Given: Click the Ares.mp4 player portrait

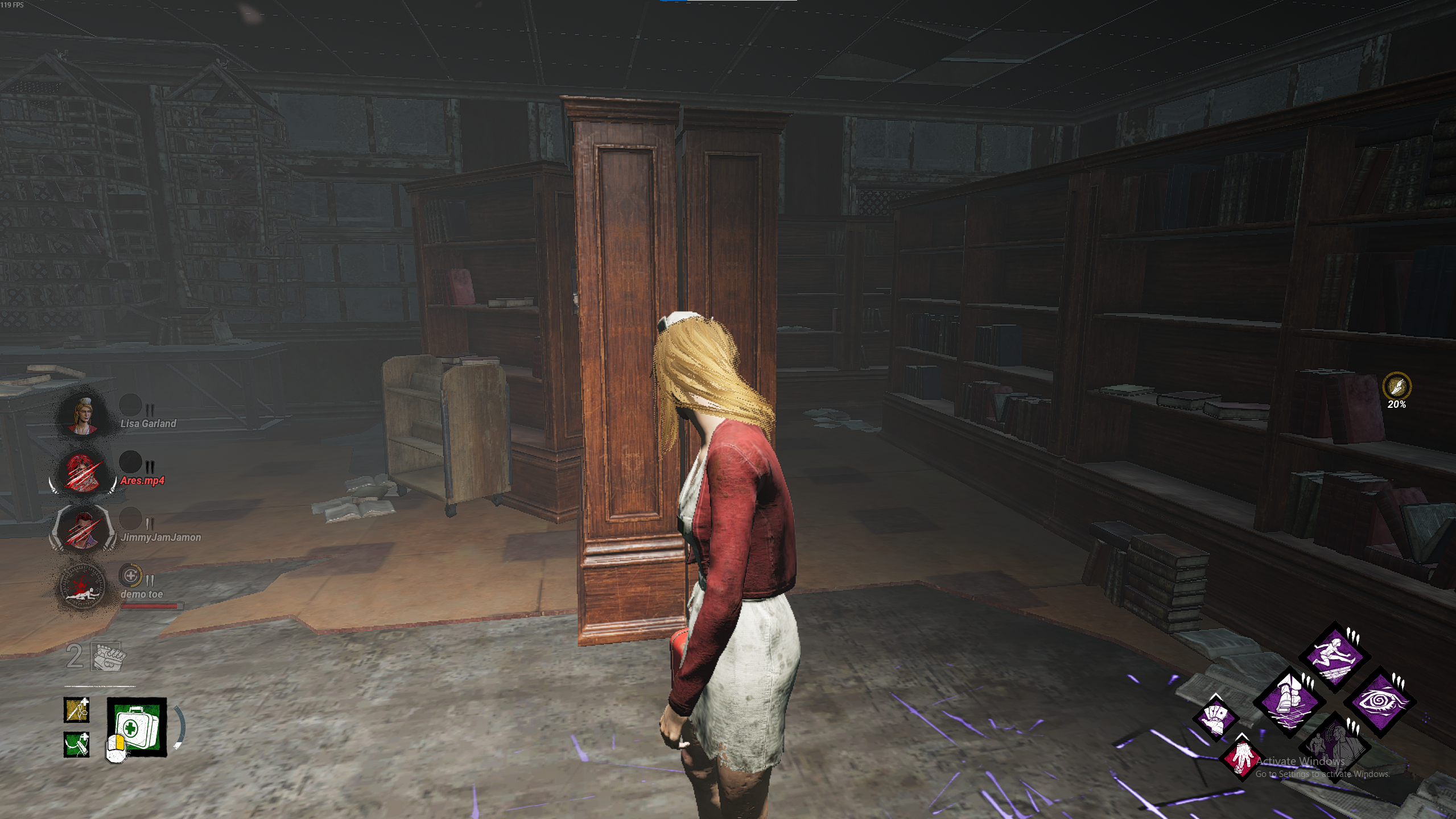Looking at the screenshot, I should point(83,471).
